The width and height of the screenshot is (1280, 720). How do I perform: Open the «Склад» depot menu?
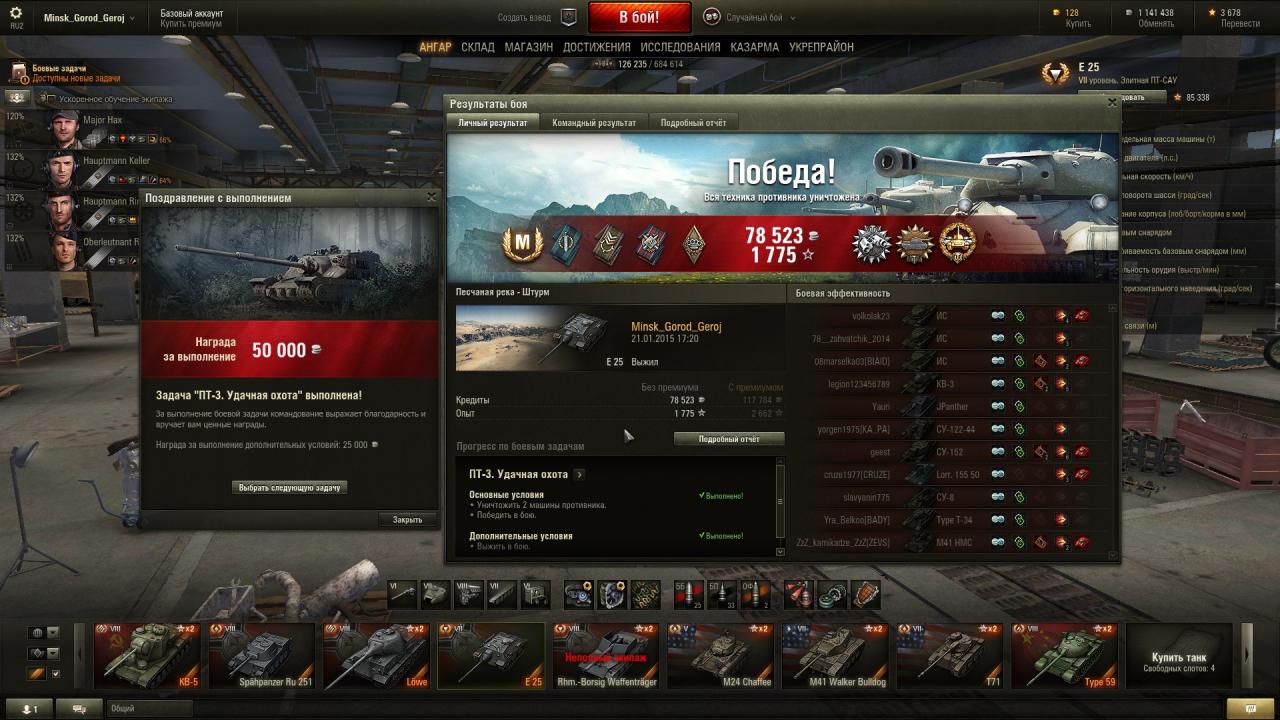(478, 47)
